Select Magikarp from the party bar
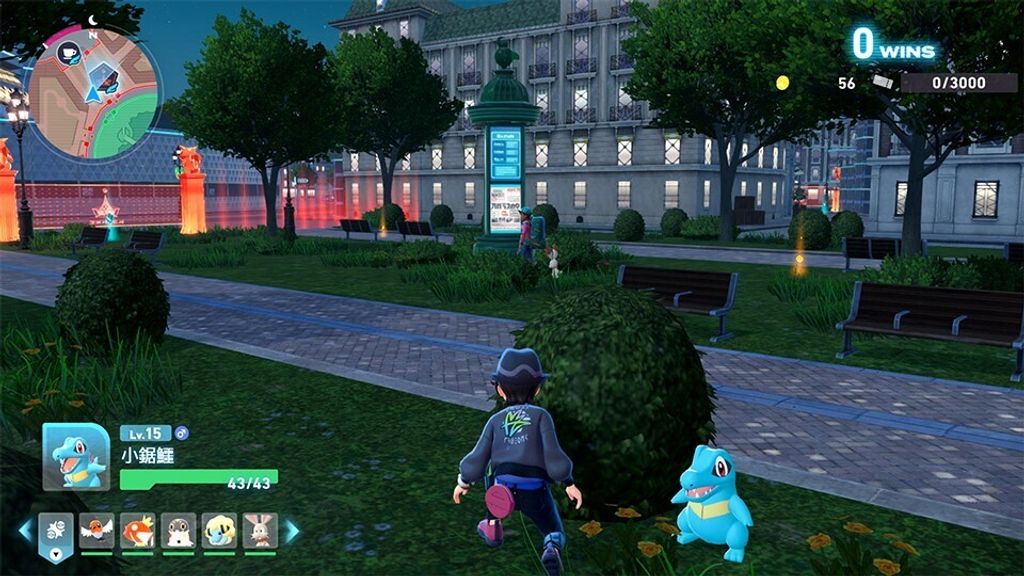 point(138,530)
